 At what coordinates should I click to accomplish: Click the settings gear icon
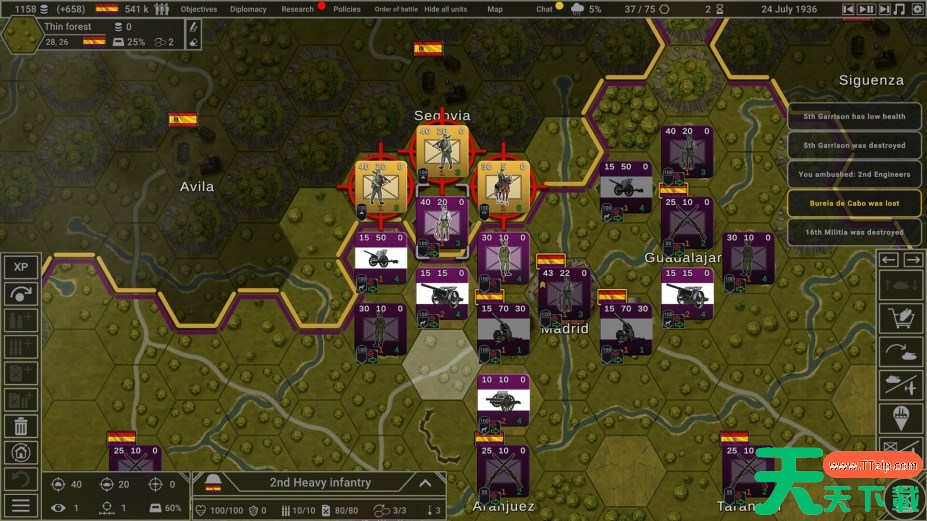916,9
